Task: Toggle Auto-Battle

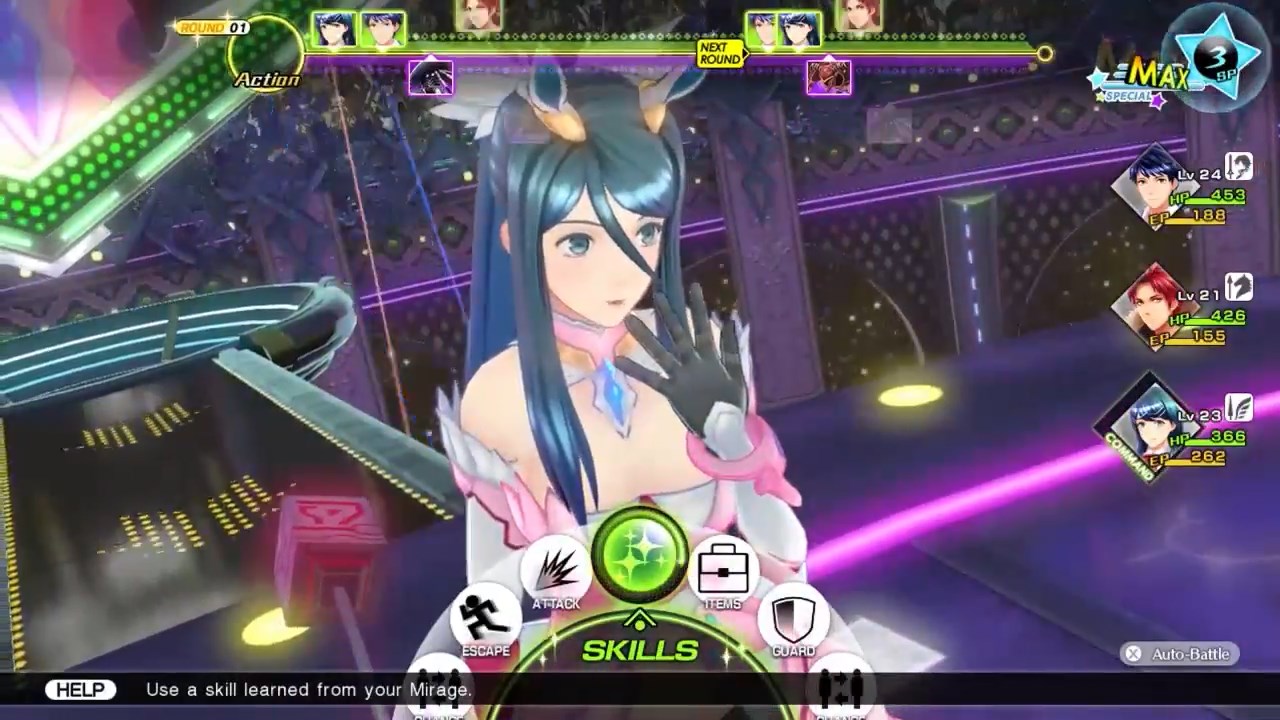Action: coord(1180,654)
